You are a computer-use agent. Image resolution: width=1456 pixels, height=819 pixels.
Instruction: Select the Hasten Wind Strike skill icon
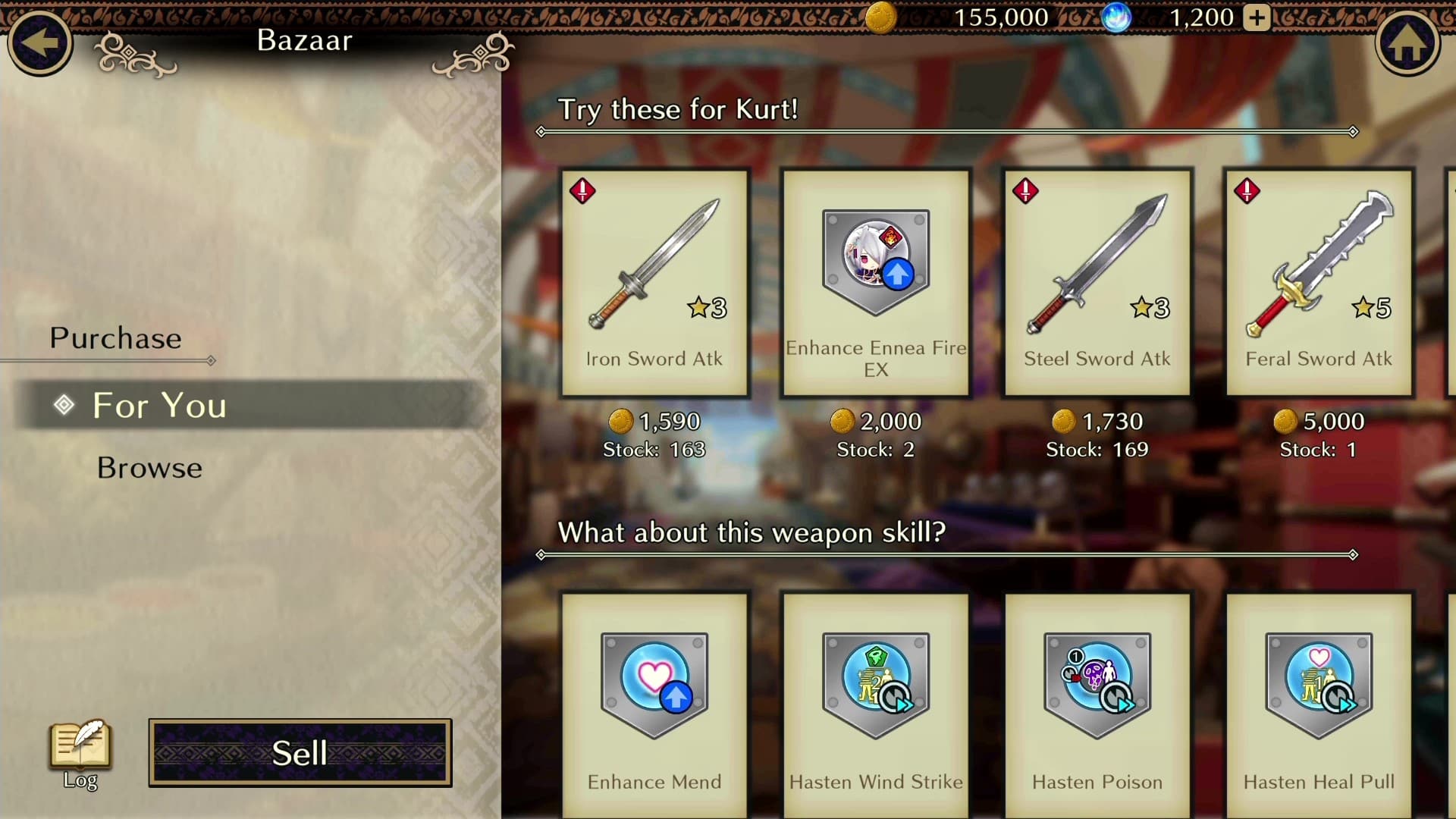pos(874,682)
